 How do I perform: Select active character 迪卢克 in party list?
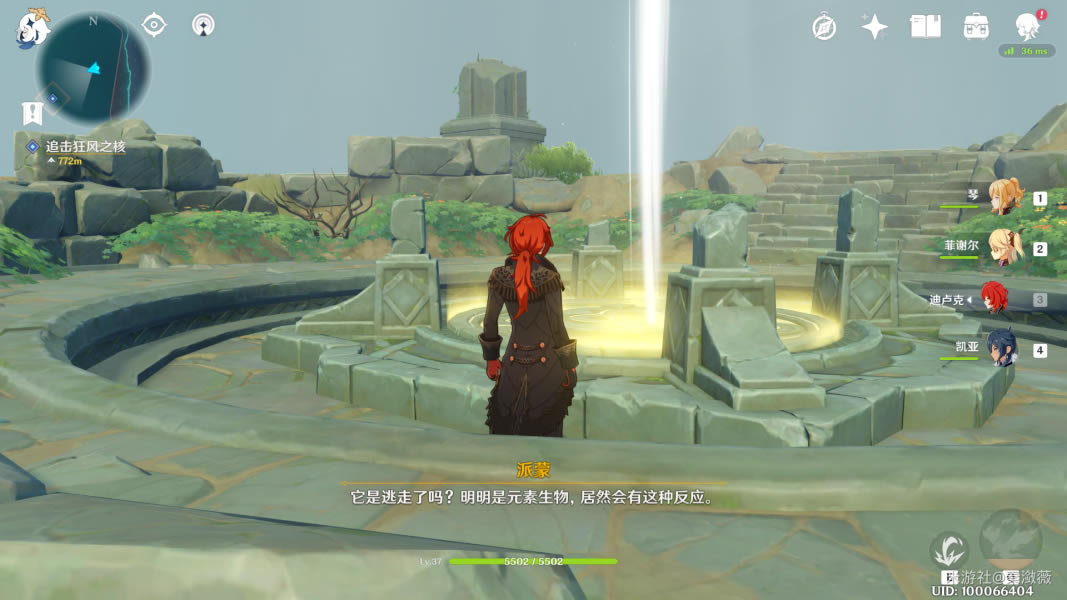(993, 298)
